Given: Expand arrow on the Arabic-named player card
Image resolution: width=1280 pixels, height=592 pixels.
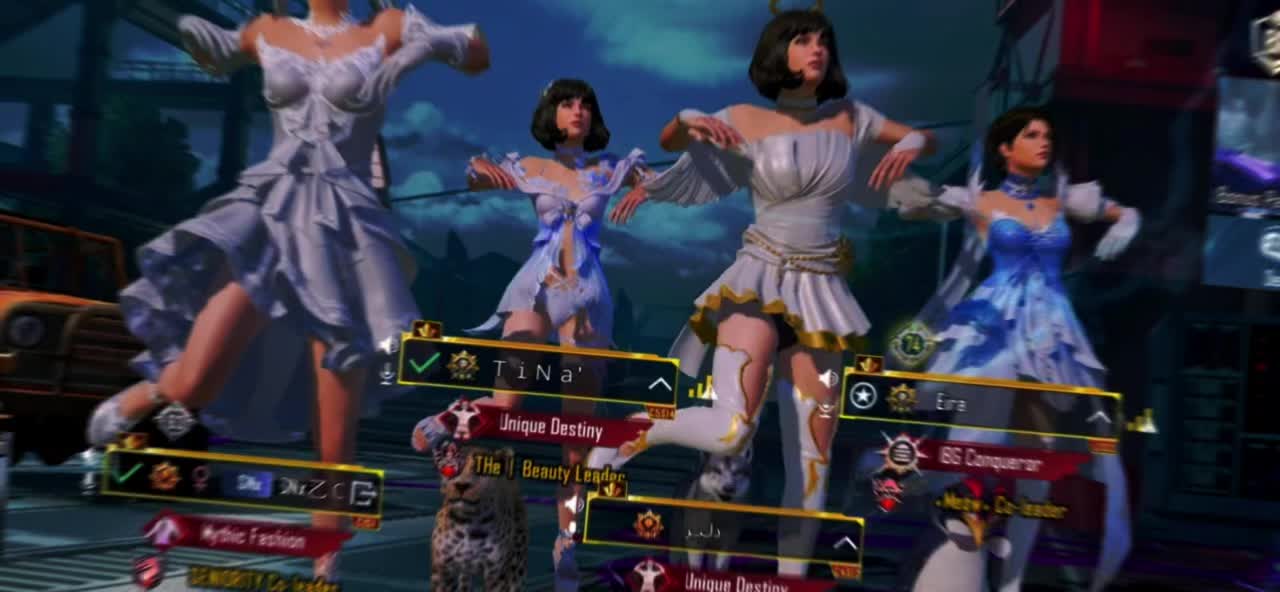Looking at the screenshot, I should coord(846,544).
